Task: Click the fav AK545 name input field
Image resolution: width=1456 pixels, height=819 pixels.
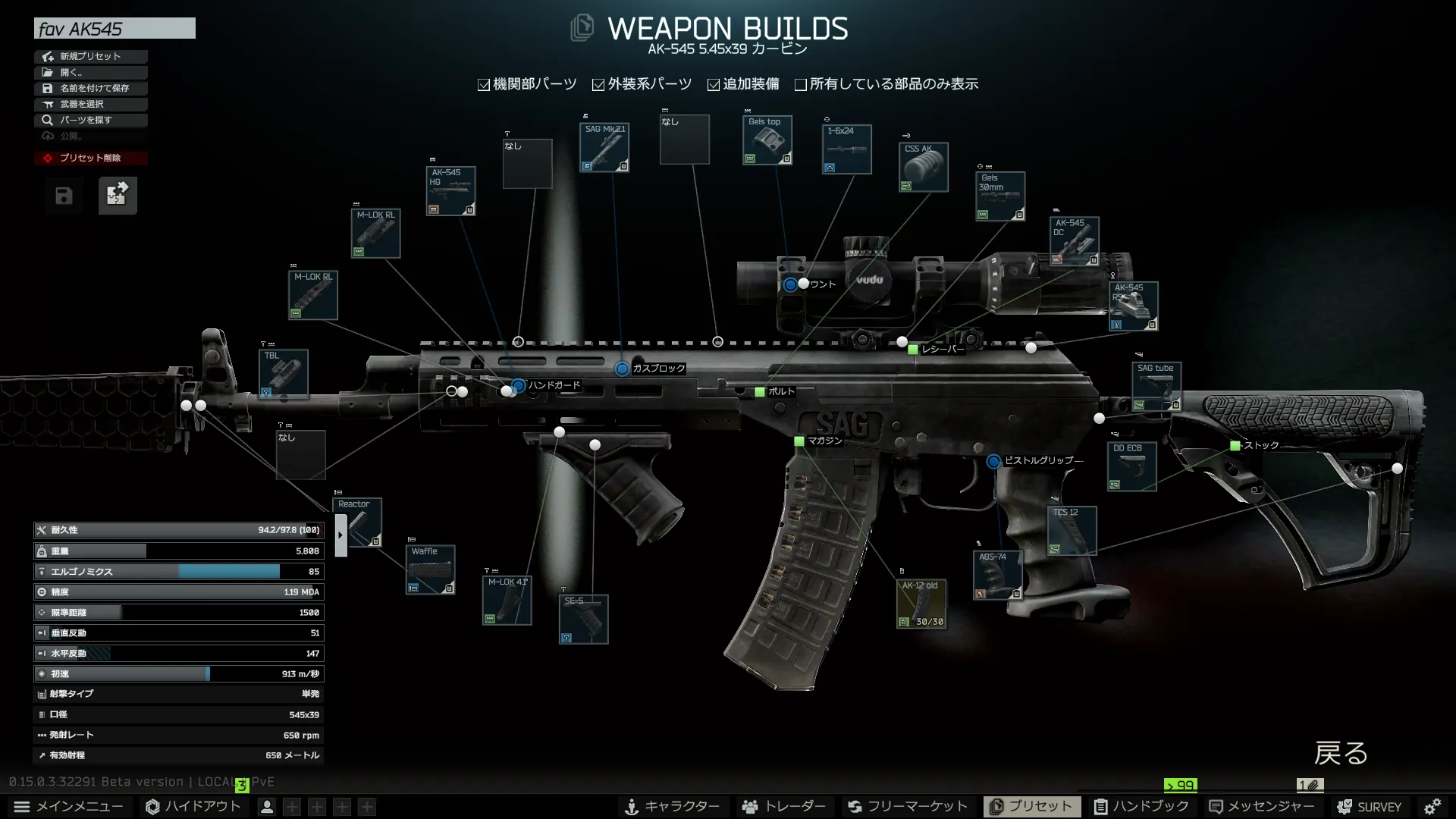Action: point(114,28)
